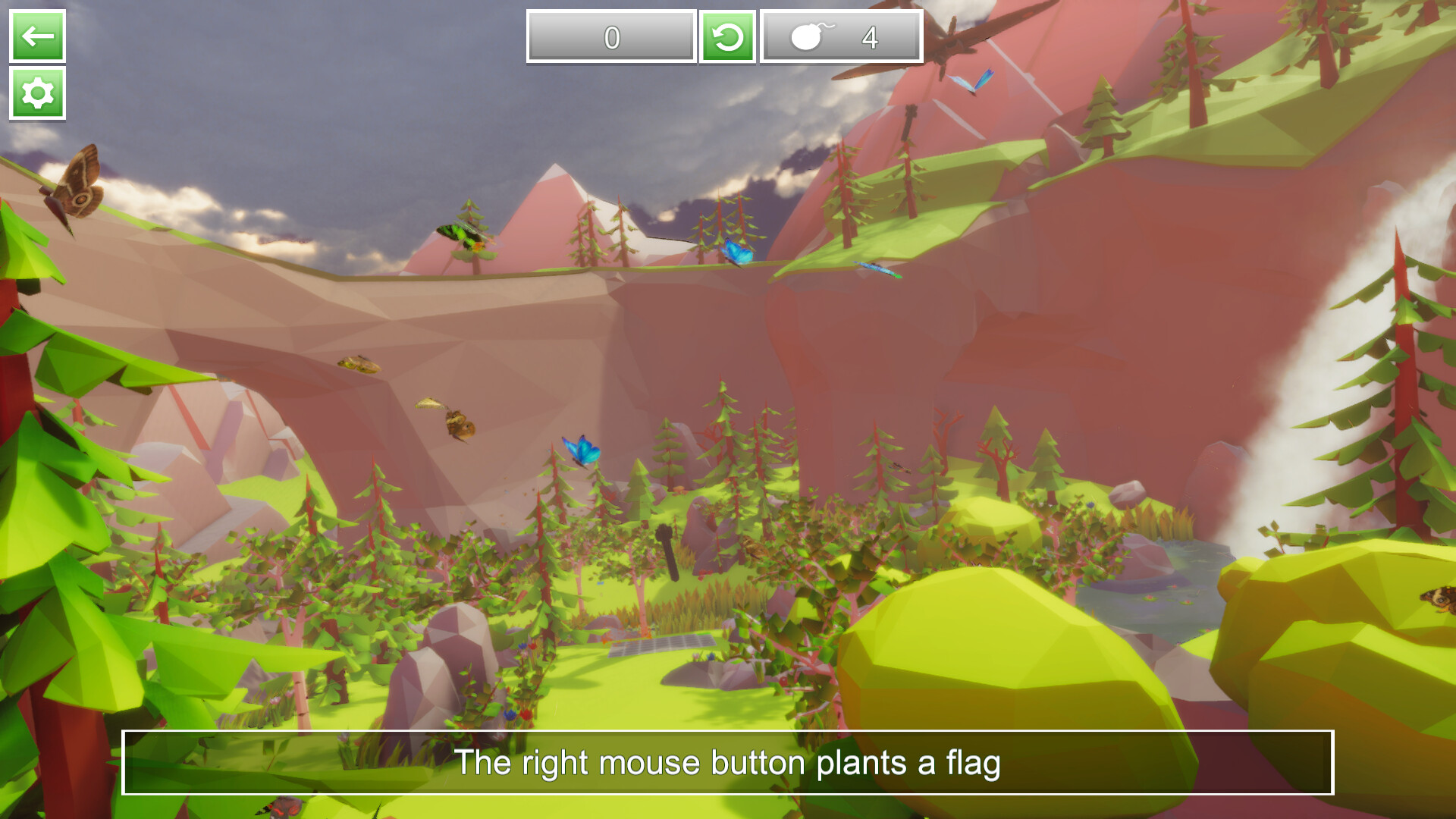Click the score counter showing 0
Viewport: 1456px width, 819px height.
610,36
